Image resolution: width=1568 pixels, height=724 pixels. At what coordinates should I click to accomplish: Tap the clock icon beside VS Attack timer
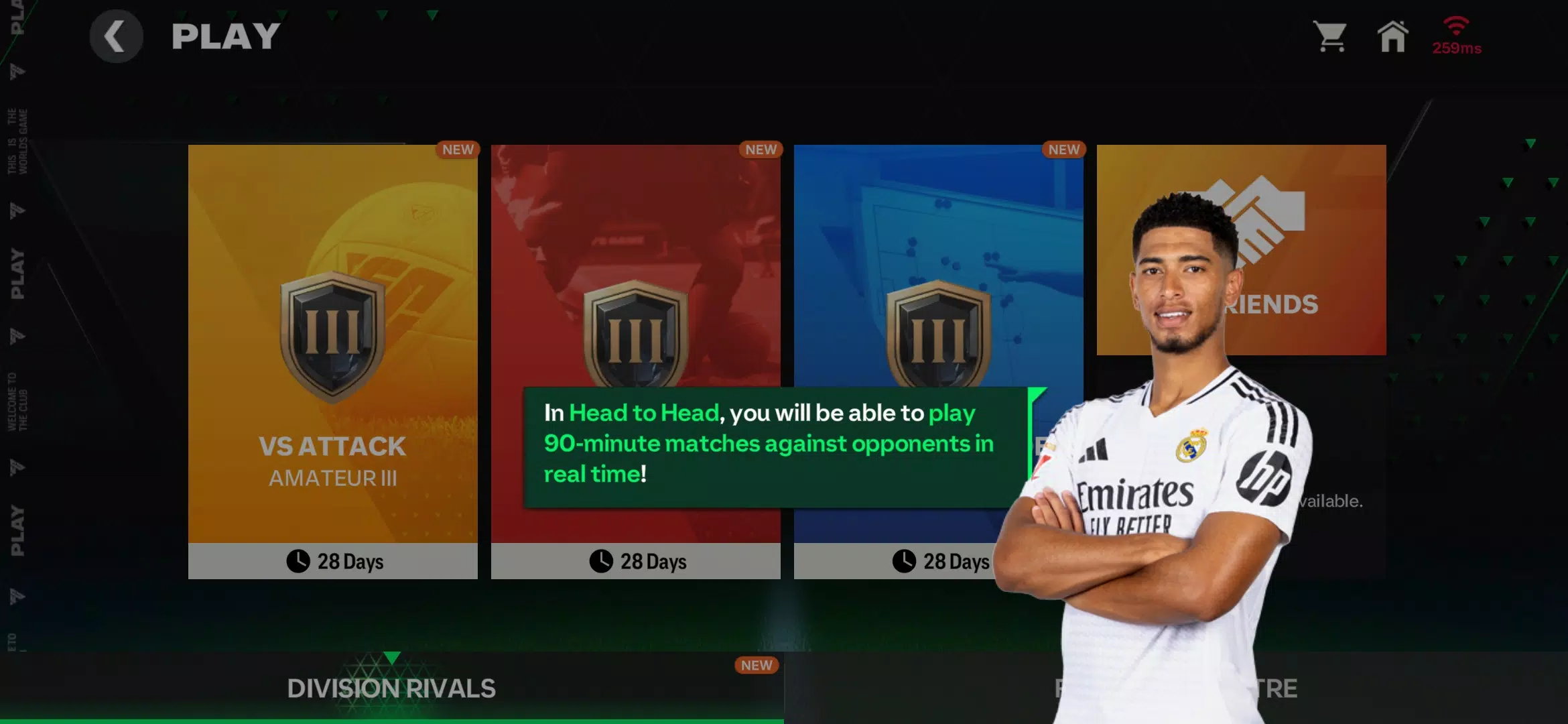[298, 561]
